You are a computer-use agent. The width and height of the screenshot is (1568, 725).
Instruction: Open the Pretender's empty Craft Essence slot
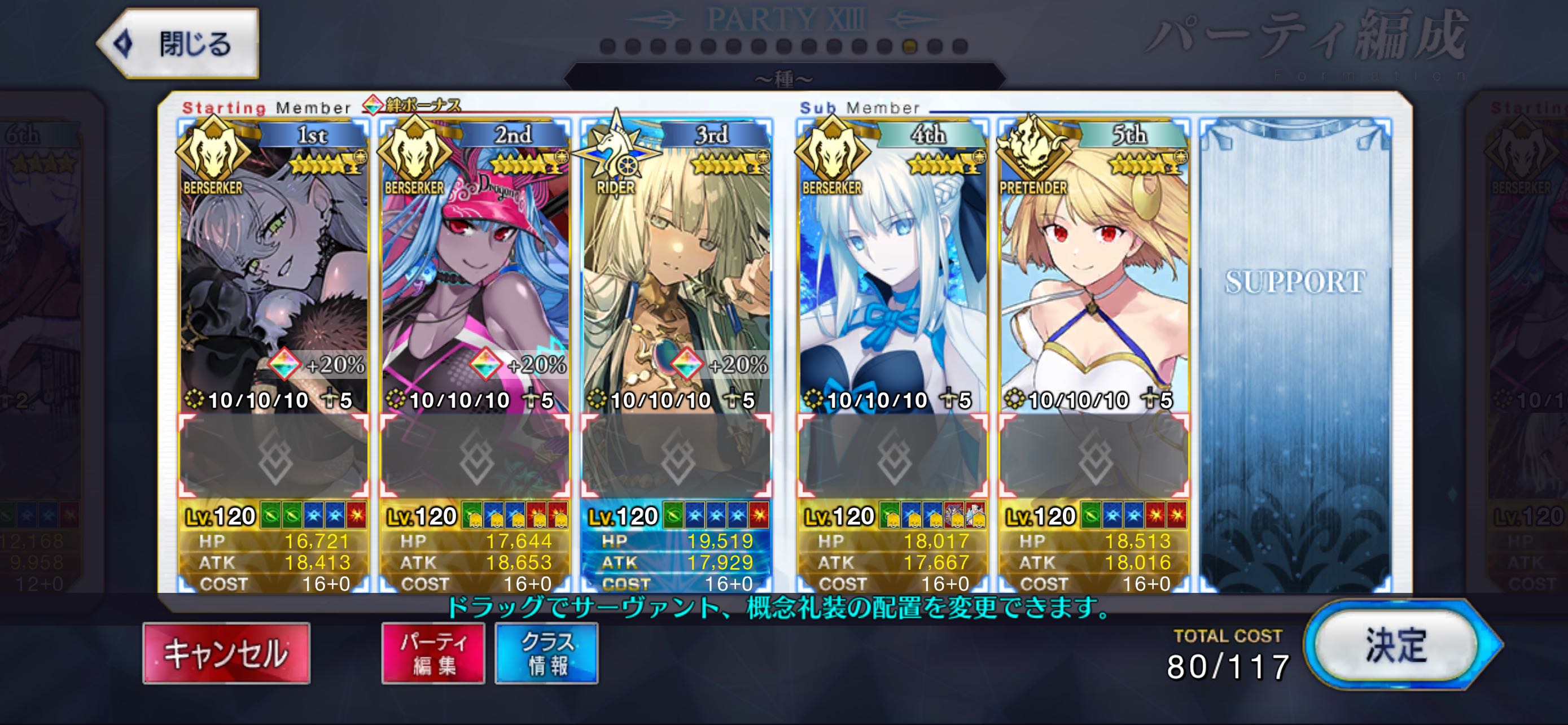(x=1094, y=455)
